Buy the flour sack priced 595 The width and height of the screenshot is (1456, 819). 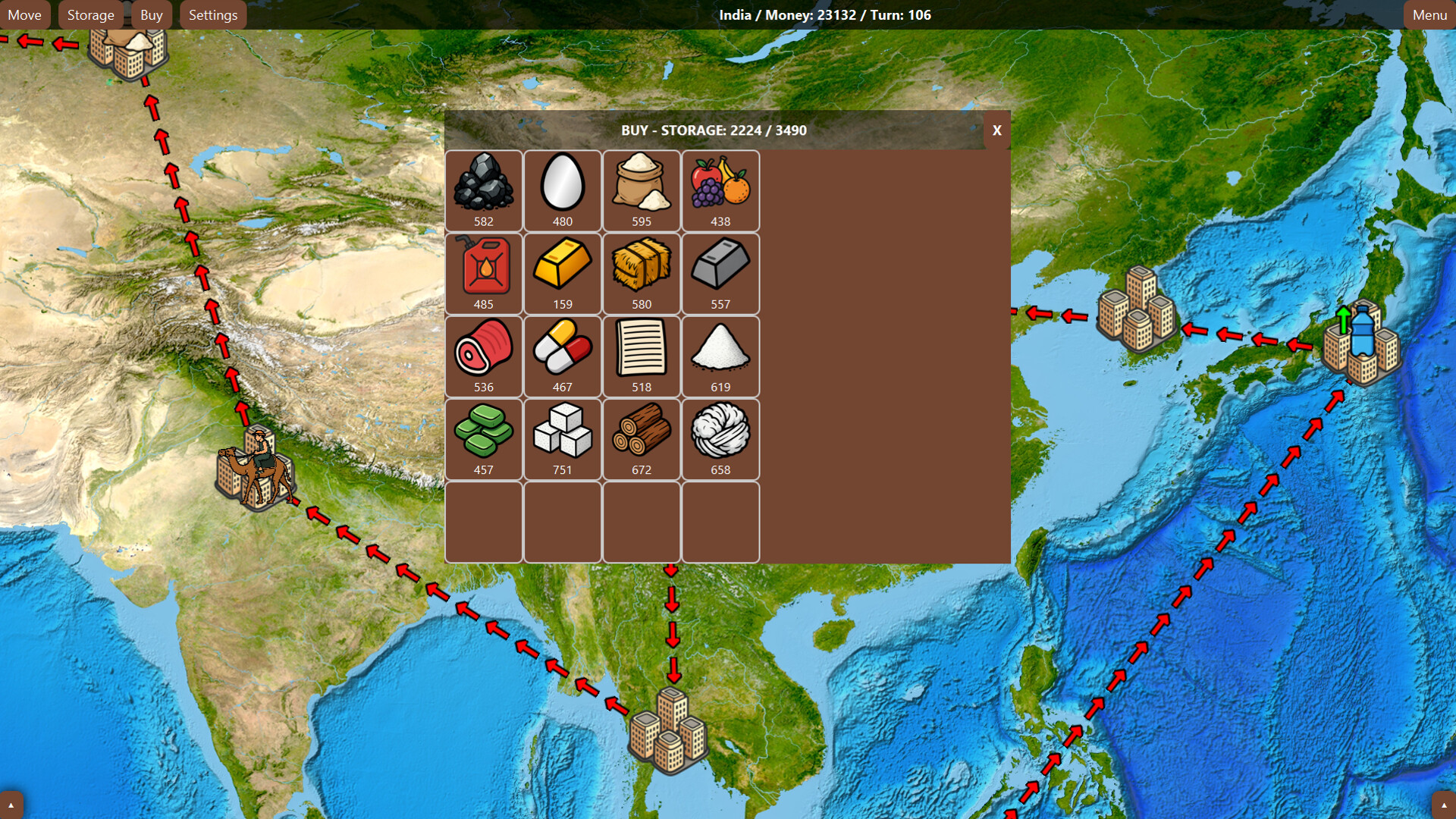click(642, 190)
